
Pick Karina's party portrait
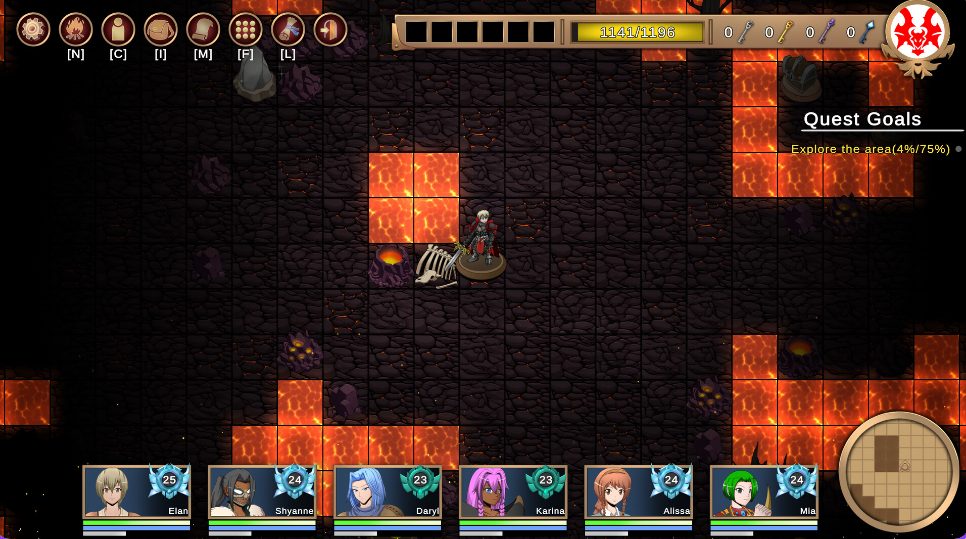[x=513, y=492]
